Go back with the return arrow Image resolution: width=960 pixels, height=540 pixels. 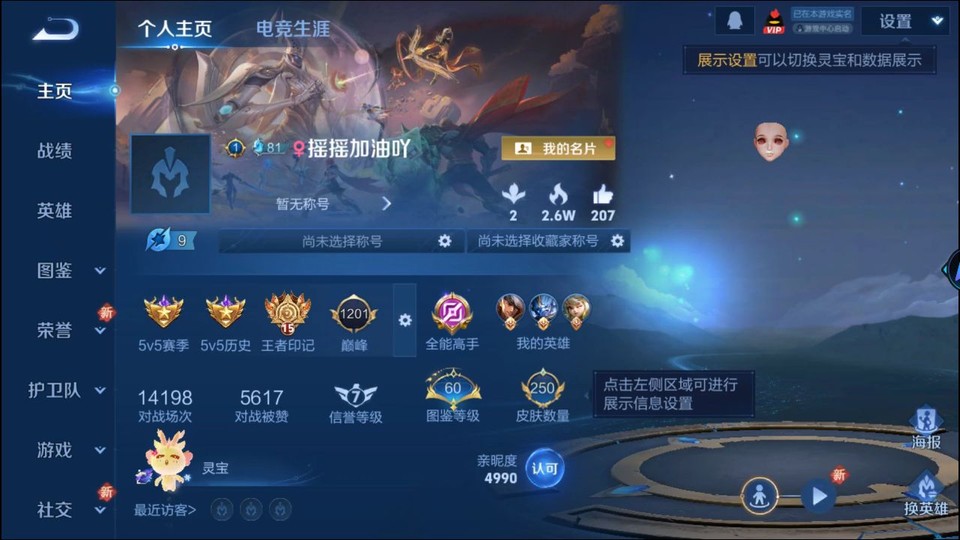[55, 29]
